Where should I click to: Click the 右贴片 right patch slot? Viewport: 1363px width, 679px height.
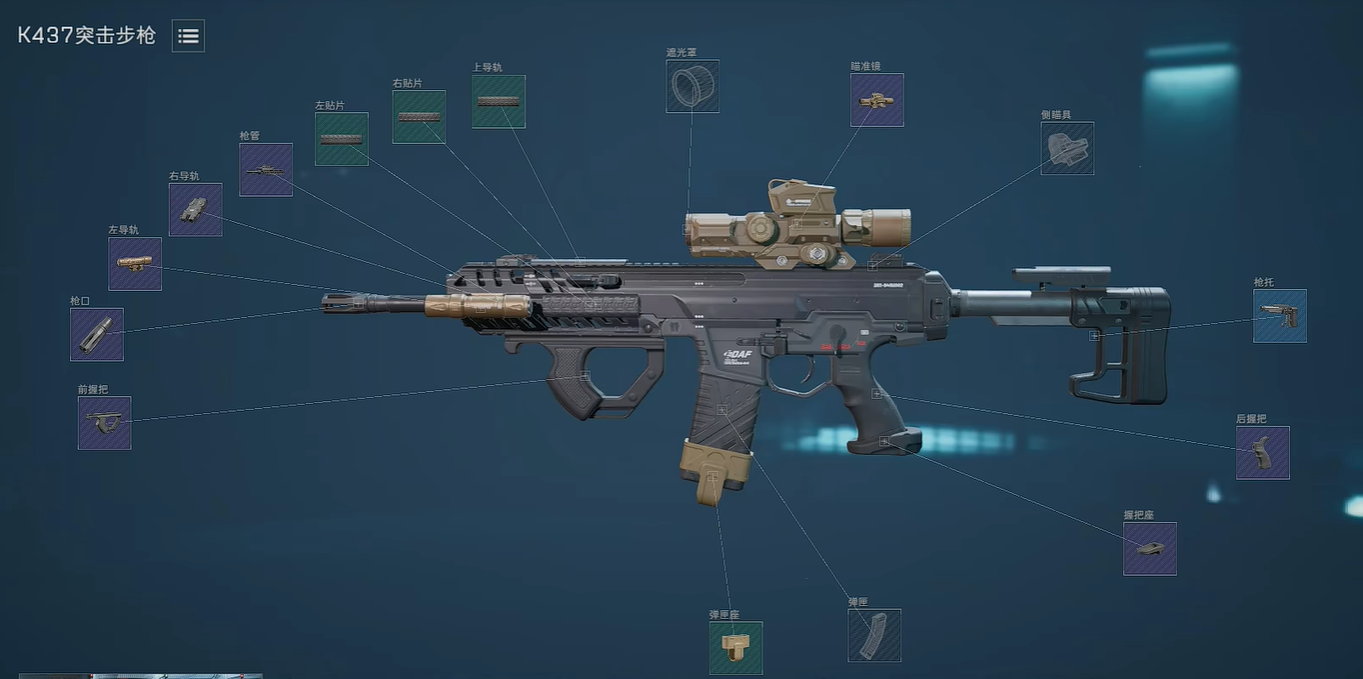419,117
